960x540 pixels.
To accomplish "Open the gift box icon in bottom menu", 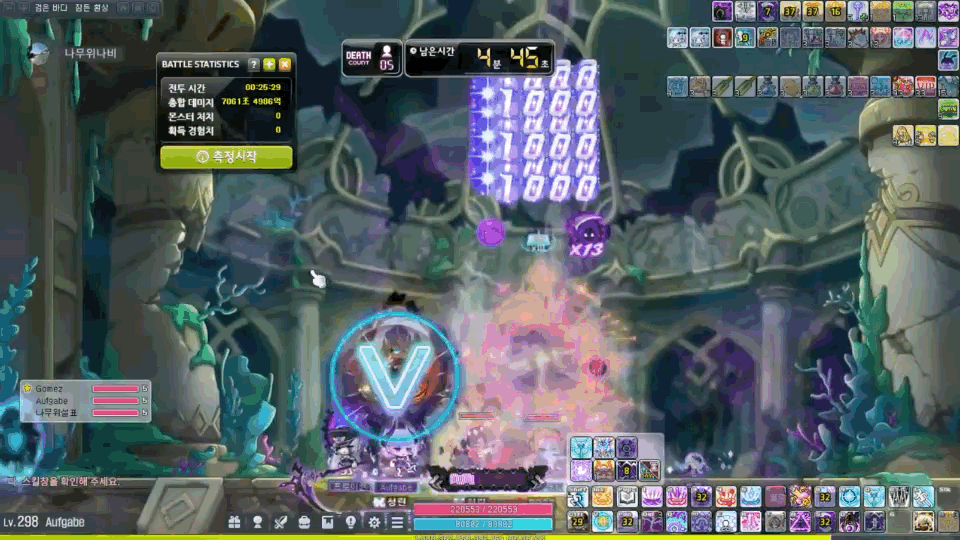I will 235,522.
